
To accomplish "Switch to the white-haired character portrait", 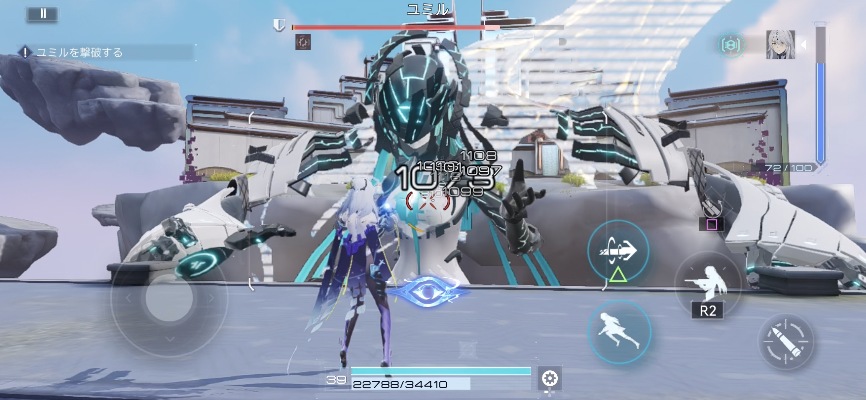I will (x=780, y=45).
